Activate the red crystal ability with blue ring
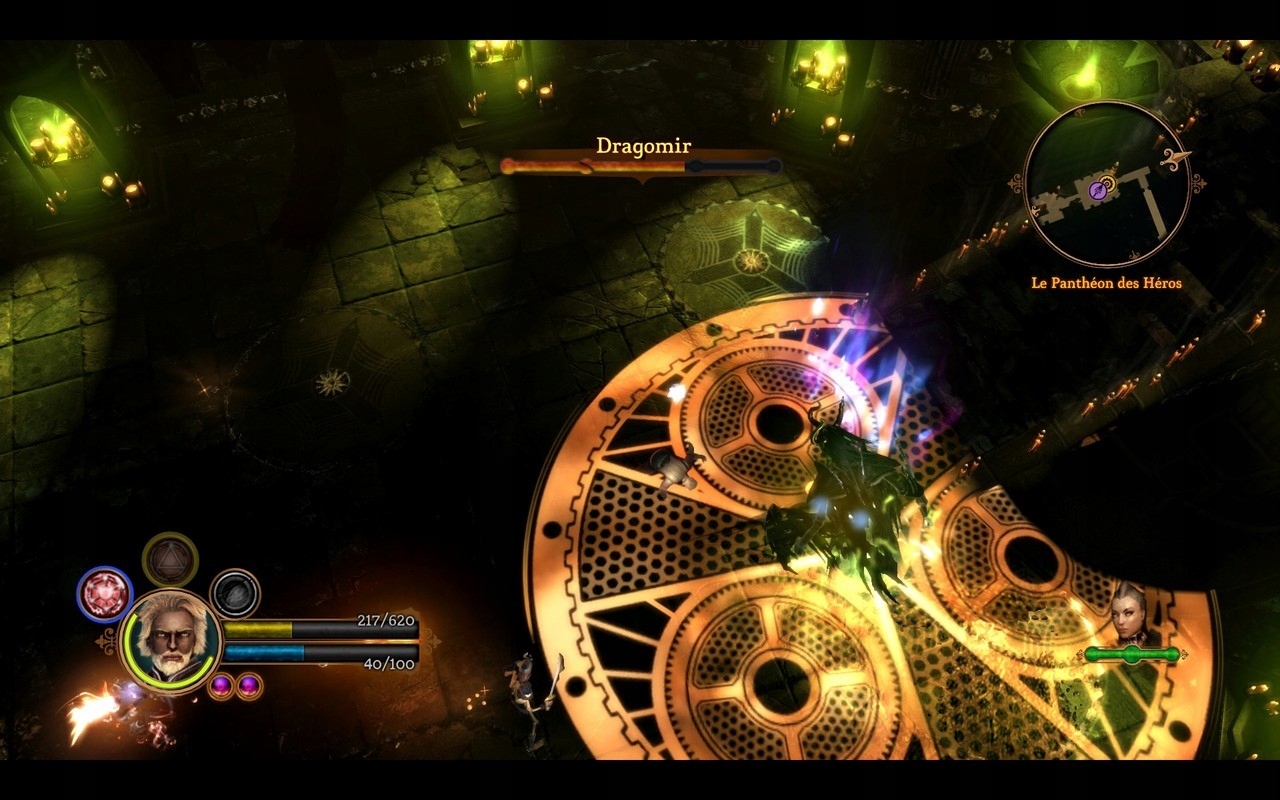 tap(105, 593)
